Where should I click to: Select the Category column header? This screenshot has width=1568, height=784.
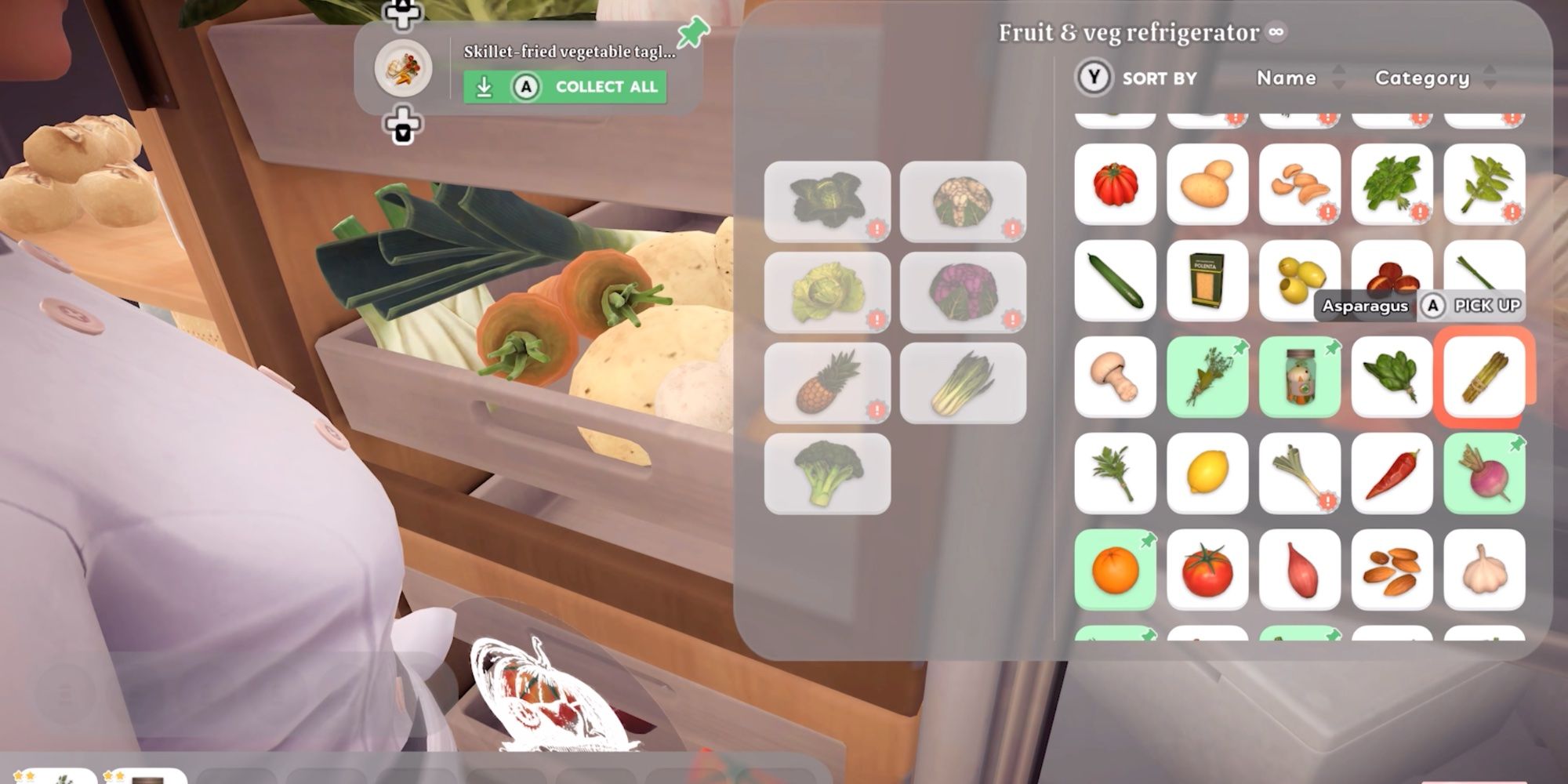coord(1424,78)
